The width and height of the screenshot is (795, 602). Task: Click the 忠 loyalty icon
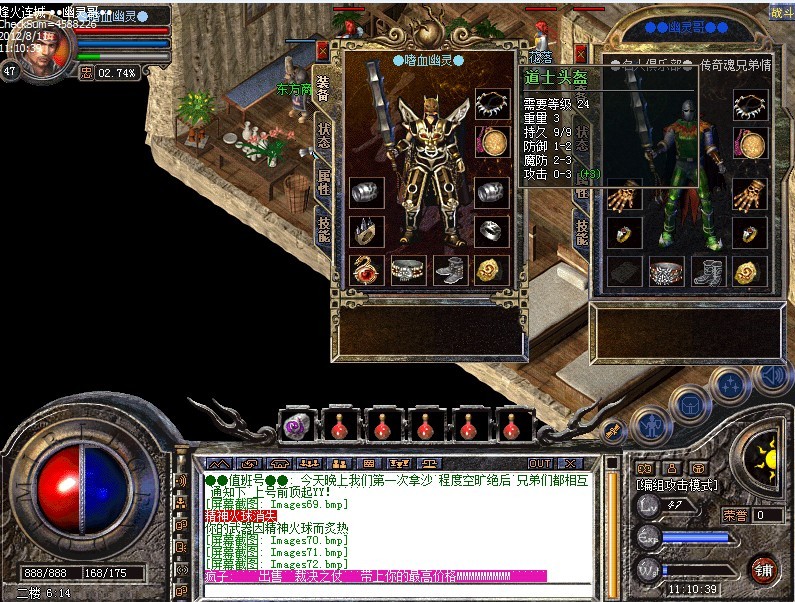86,72
